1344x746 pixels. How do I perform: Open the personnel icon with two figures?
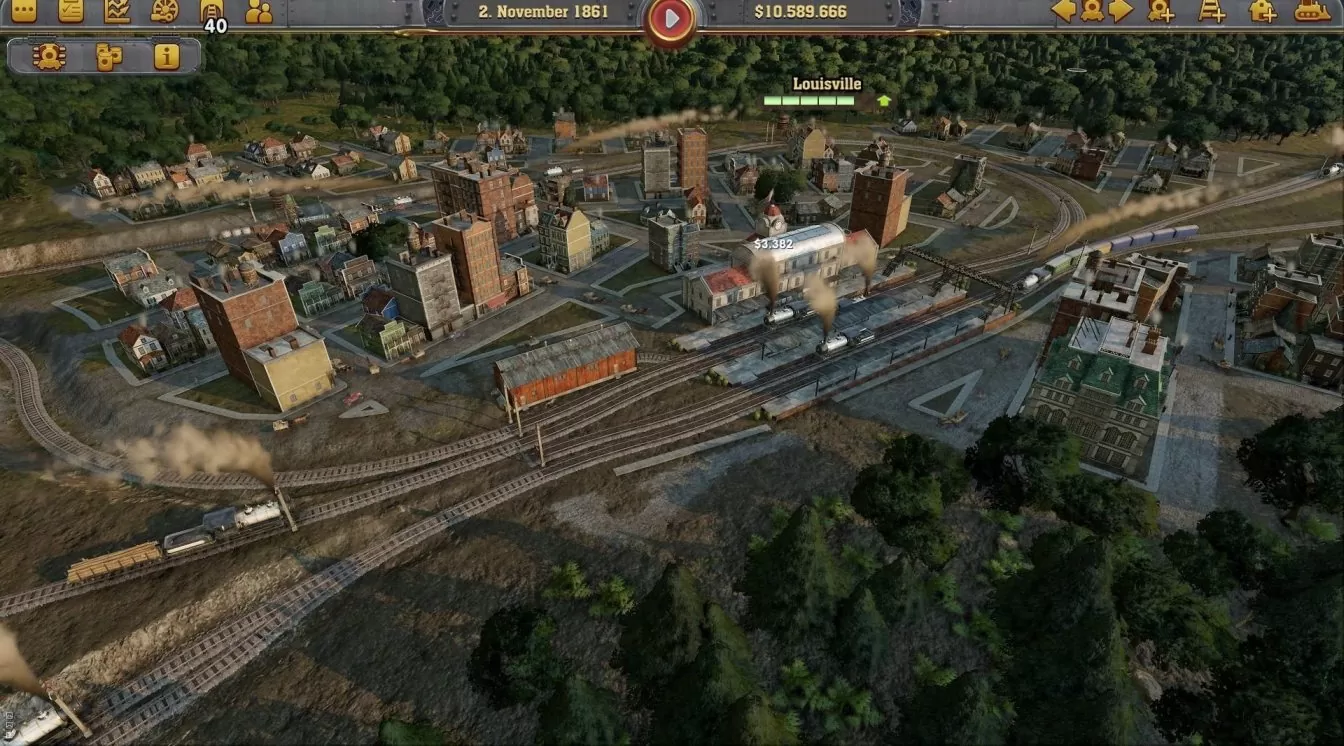[259, 11]
